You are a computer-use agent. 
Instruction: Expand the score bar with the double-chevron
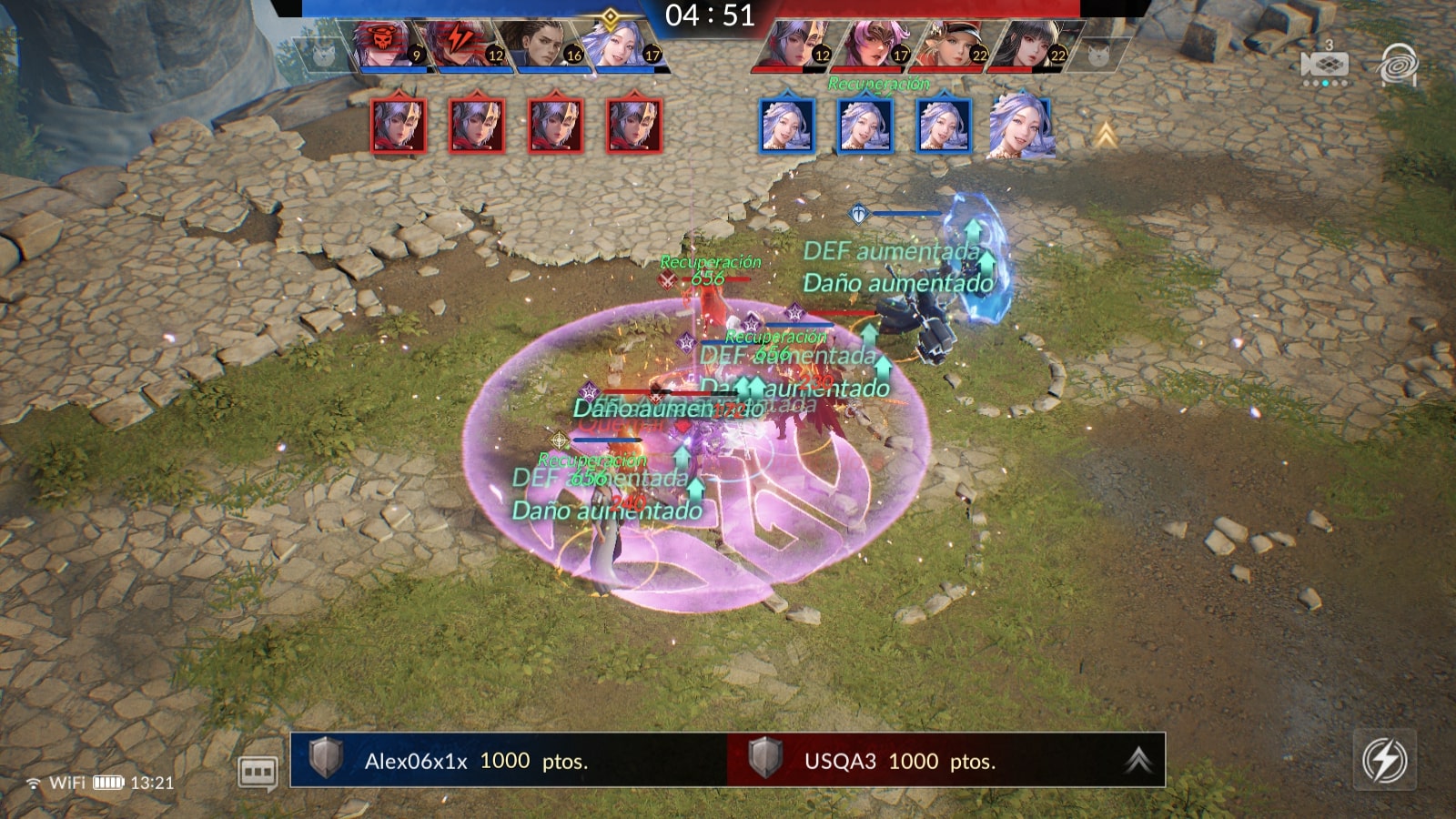[x=1137, y=760]
